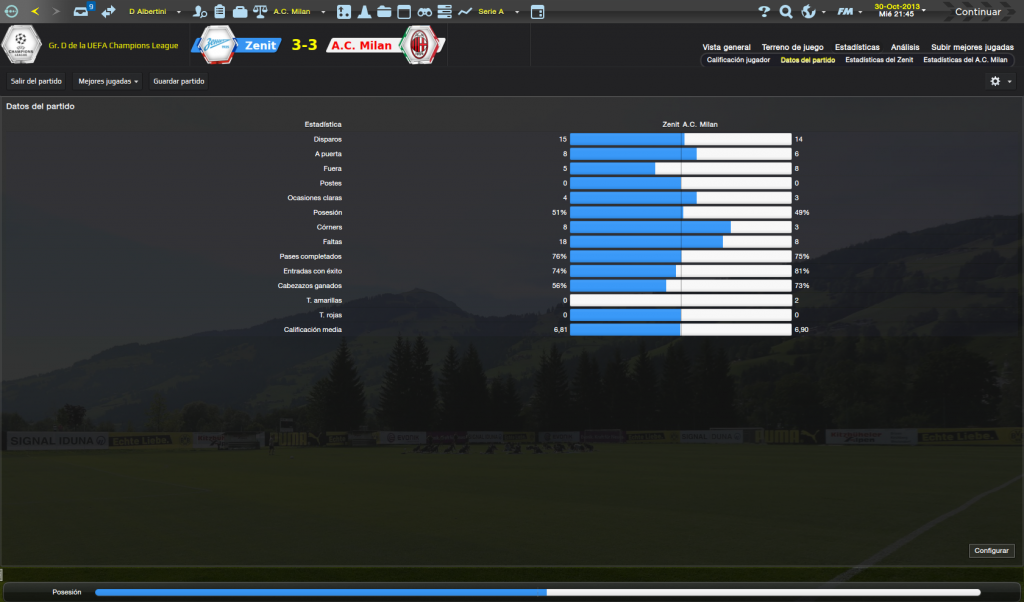Image resolution: width=1024 pixels, height=602 pixels.
Task: Click the Continuar button
Action: coord(976,12)
